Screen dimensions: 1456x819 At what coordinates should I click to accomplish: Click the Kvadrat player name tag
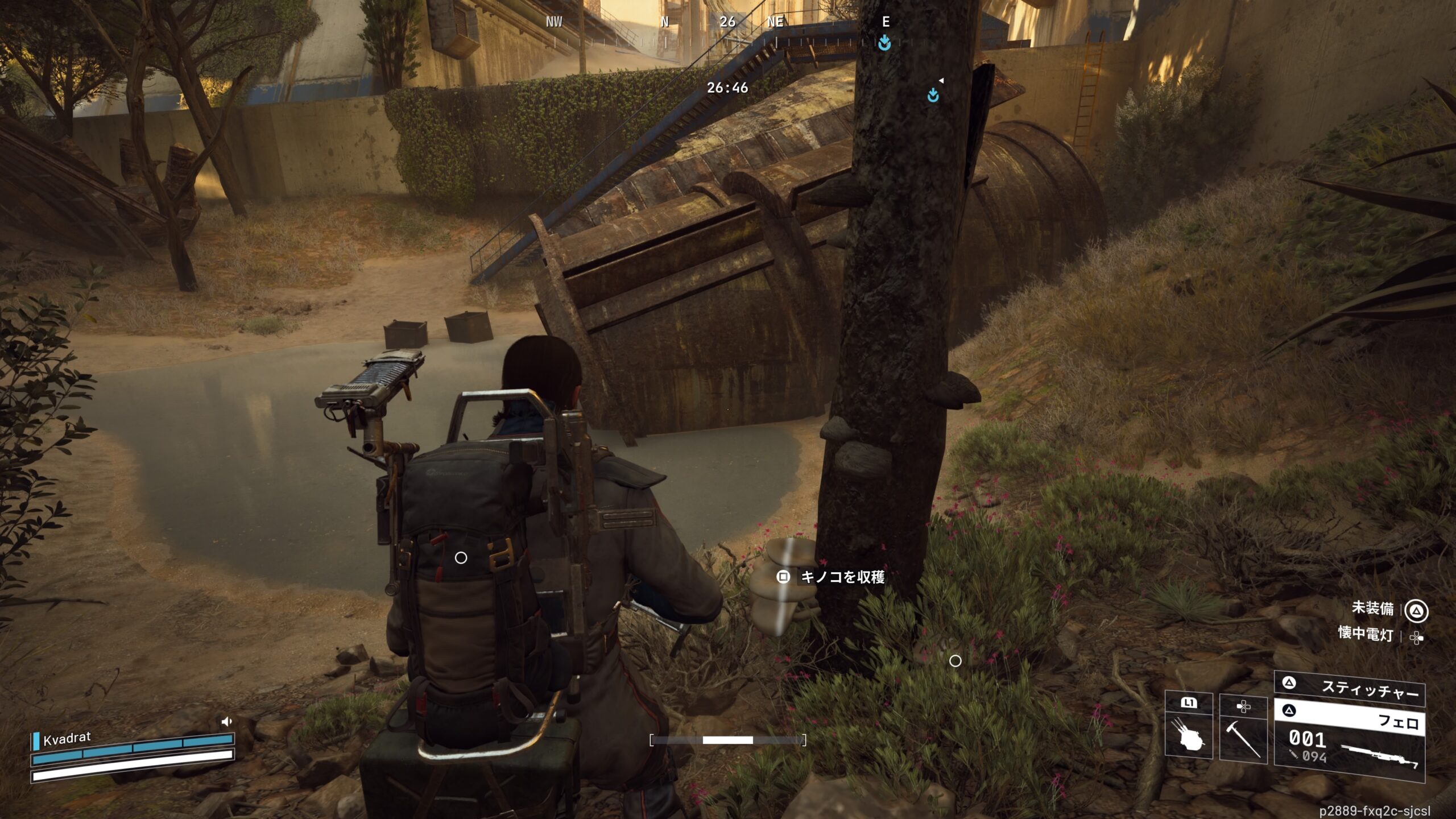pyautogui.click(x=67, y=738)
